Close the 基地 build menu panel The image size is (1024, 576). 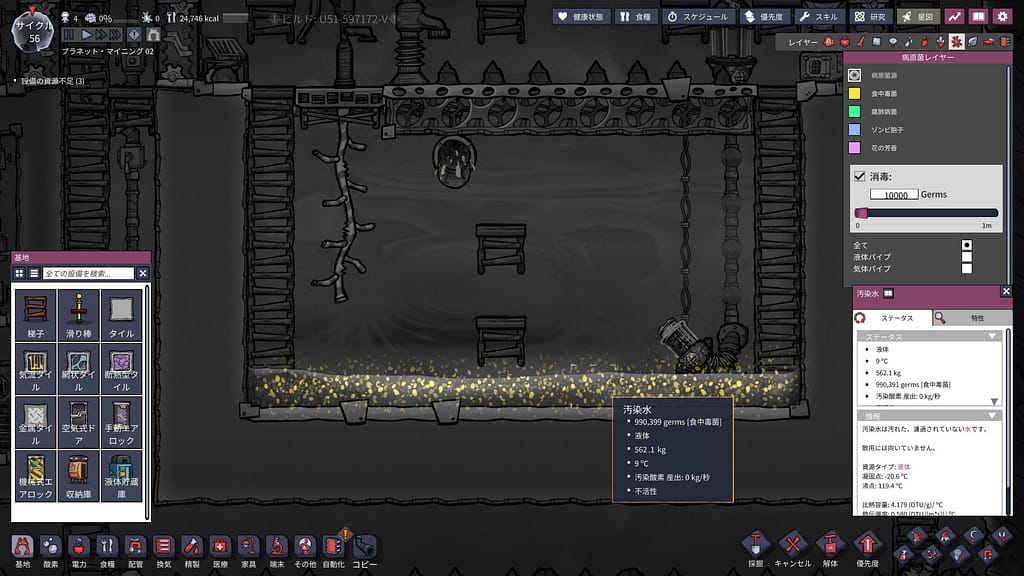tap(142, 273)
